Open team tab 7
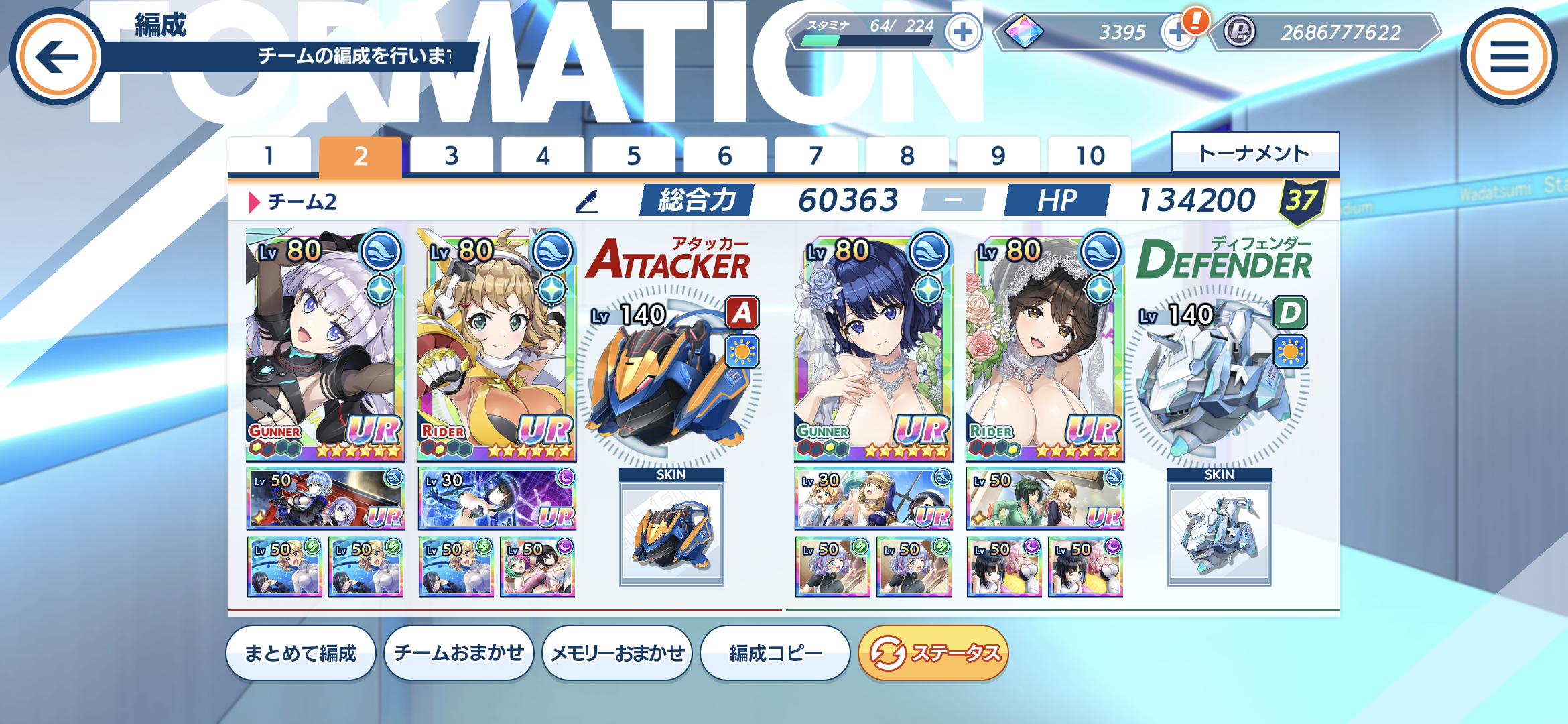 (x=816, y=156)
